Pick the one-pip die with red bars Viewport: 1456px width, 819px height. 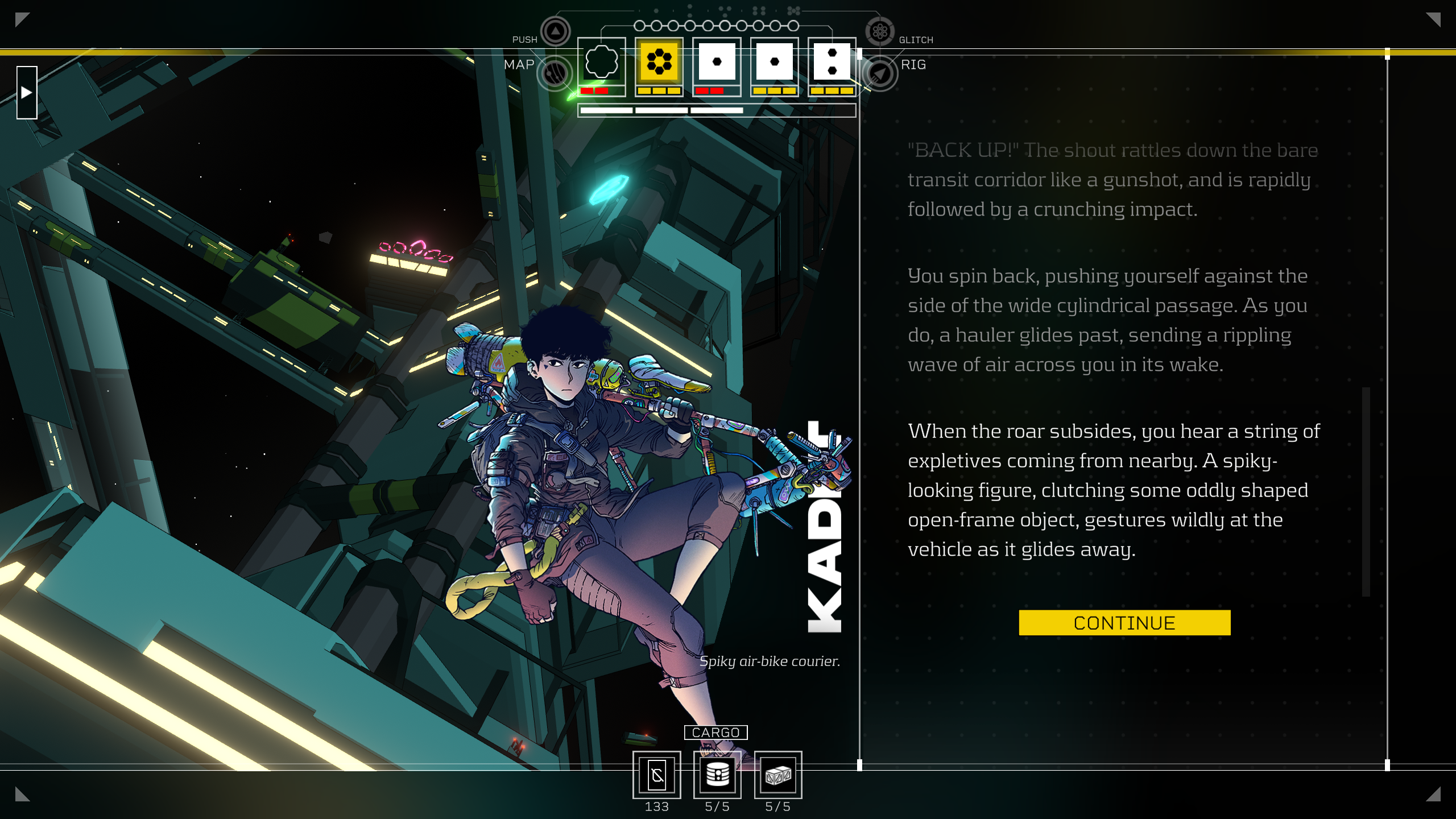[x=717, y=61]
